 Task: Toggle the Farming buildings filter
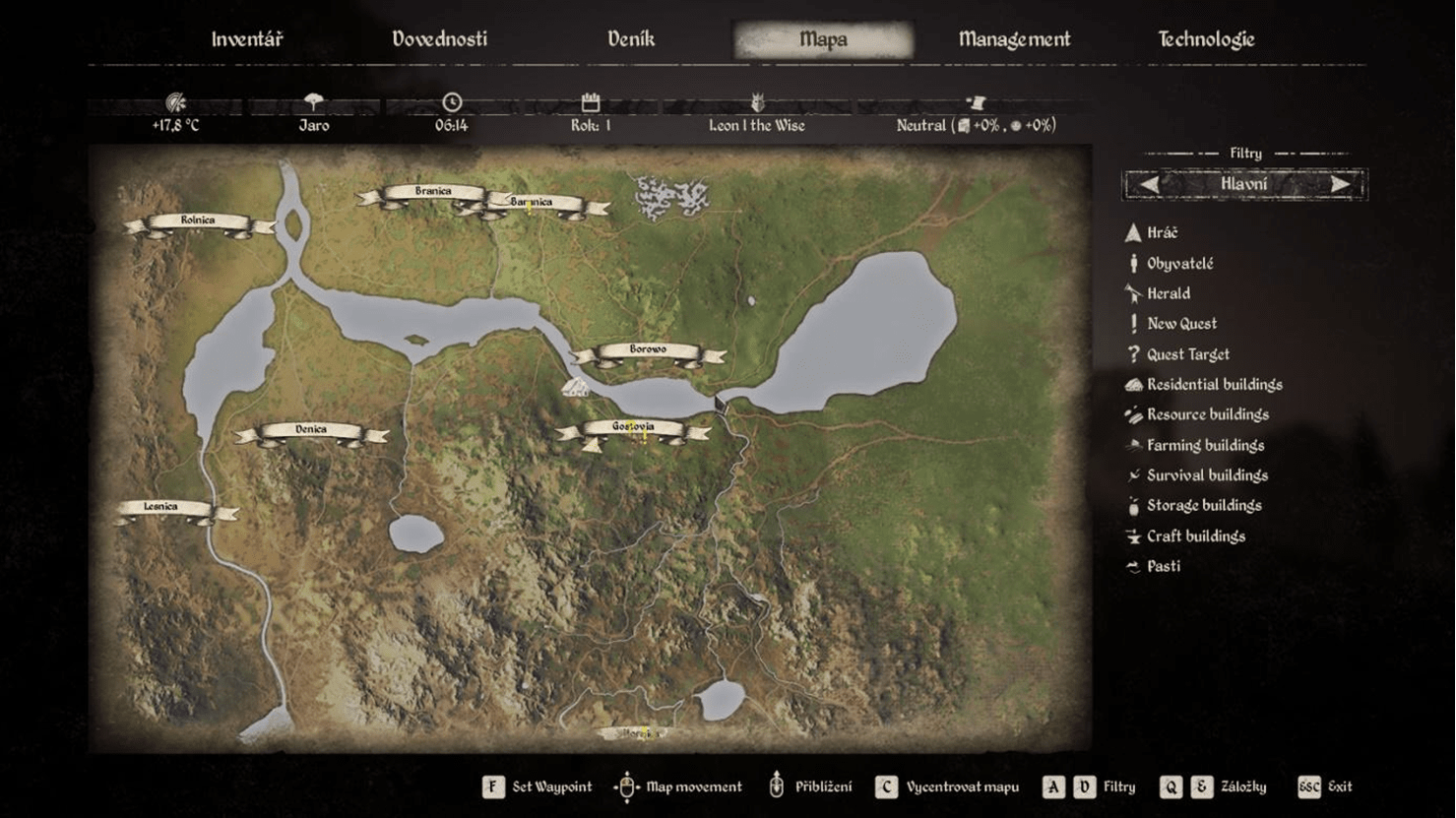1205,445
